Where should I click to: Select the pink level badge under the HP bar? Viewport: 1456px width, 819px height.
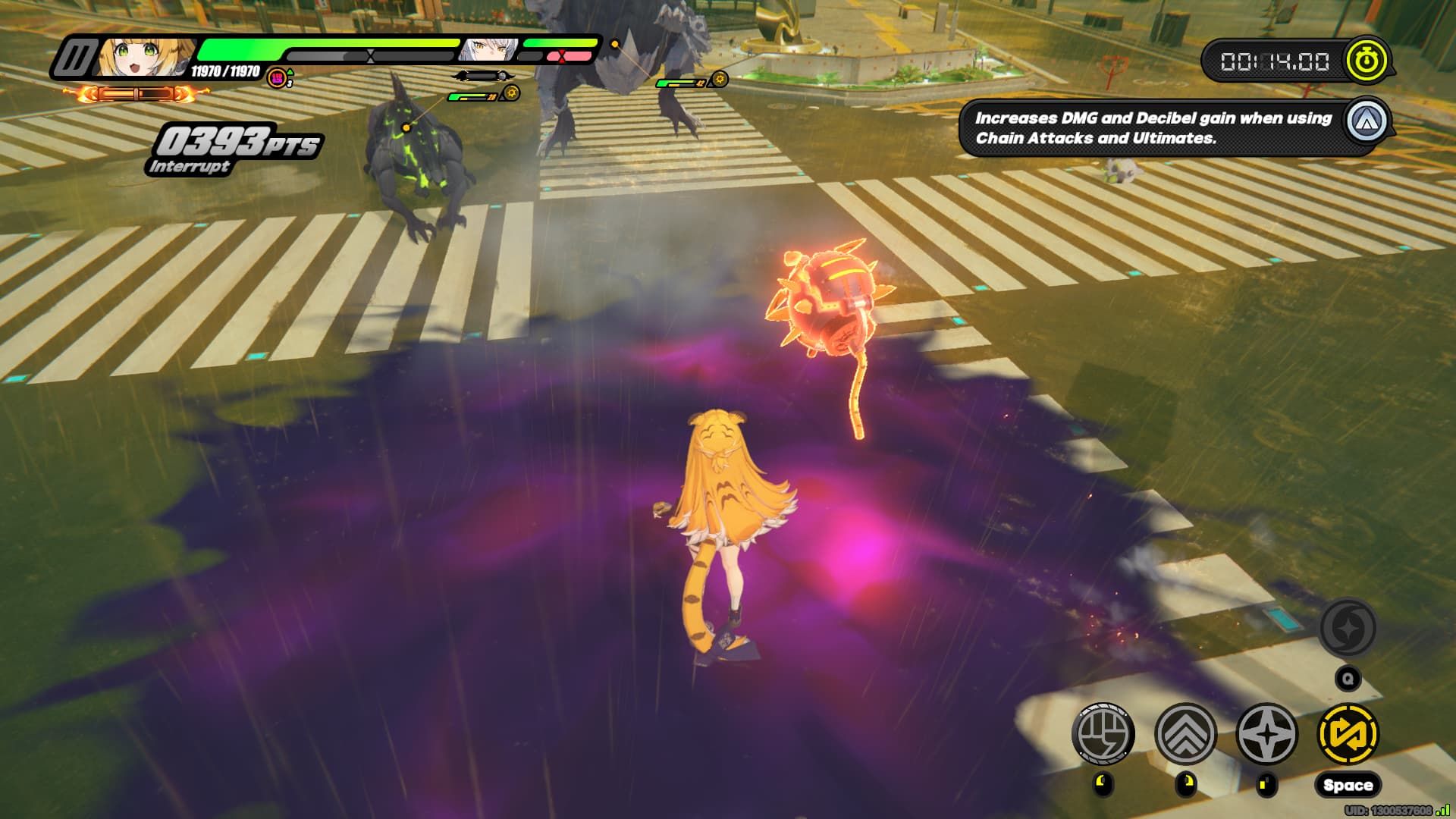277,78
